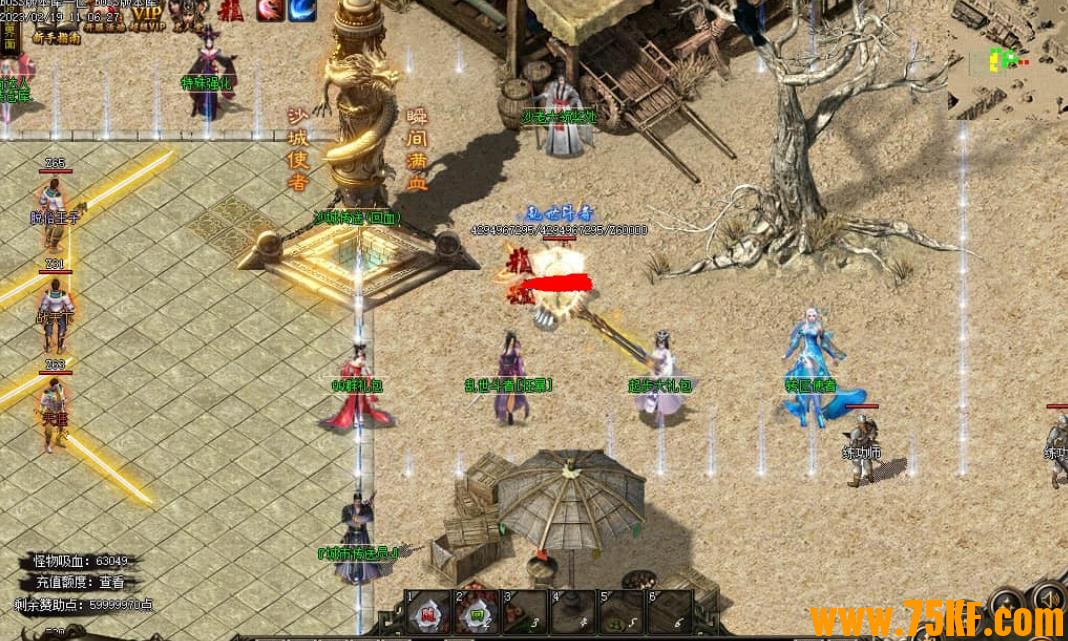Activate the red flame skill icon
Image resolution: width=1068 pixels, height=641 pixels.
(269, 11)
